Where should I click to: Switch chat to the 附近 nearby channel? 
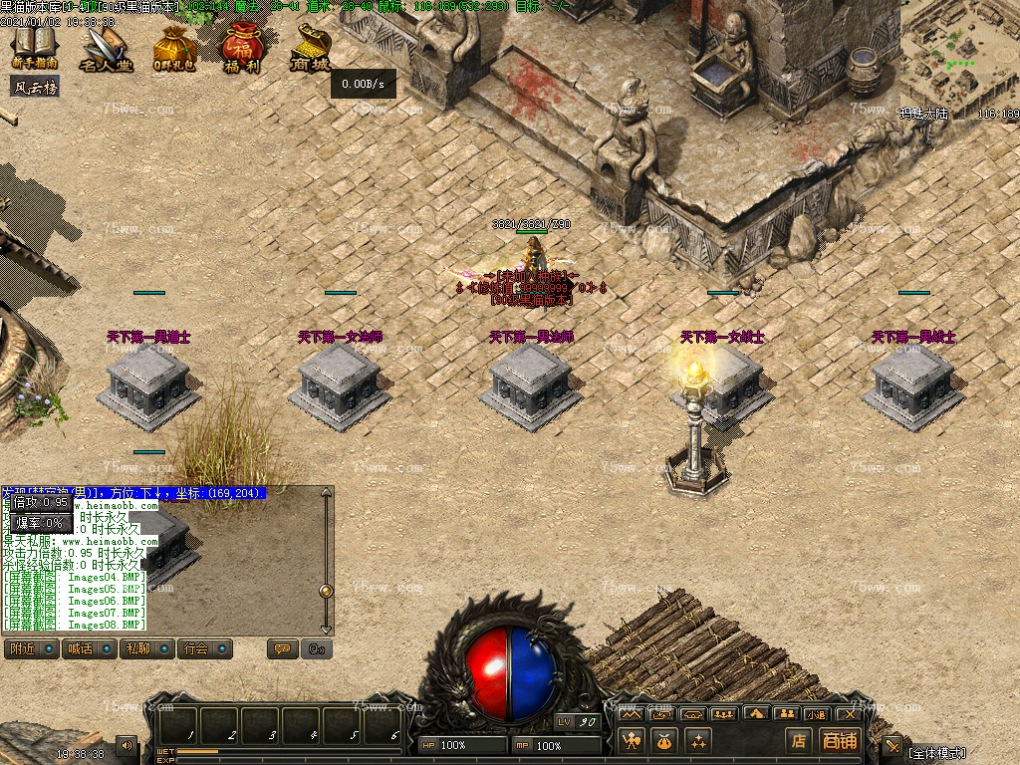coord(31,648)
